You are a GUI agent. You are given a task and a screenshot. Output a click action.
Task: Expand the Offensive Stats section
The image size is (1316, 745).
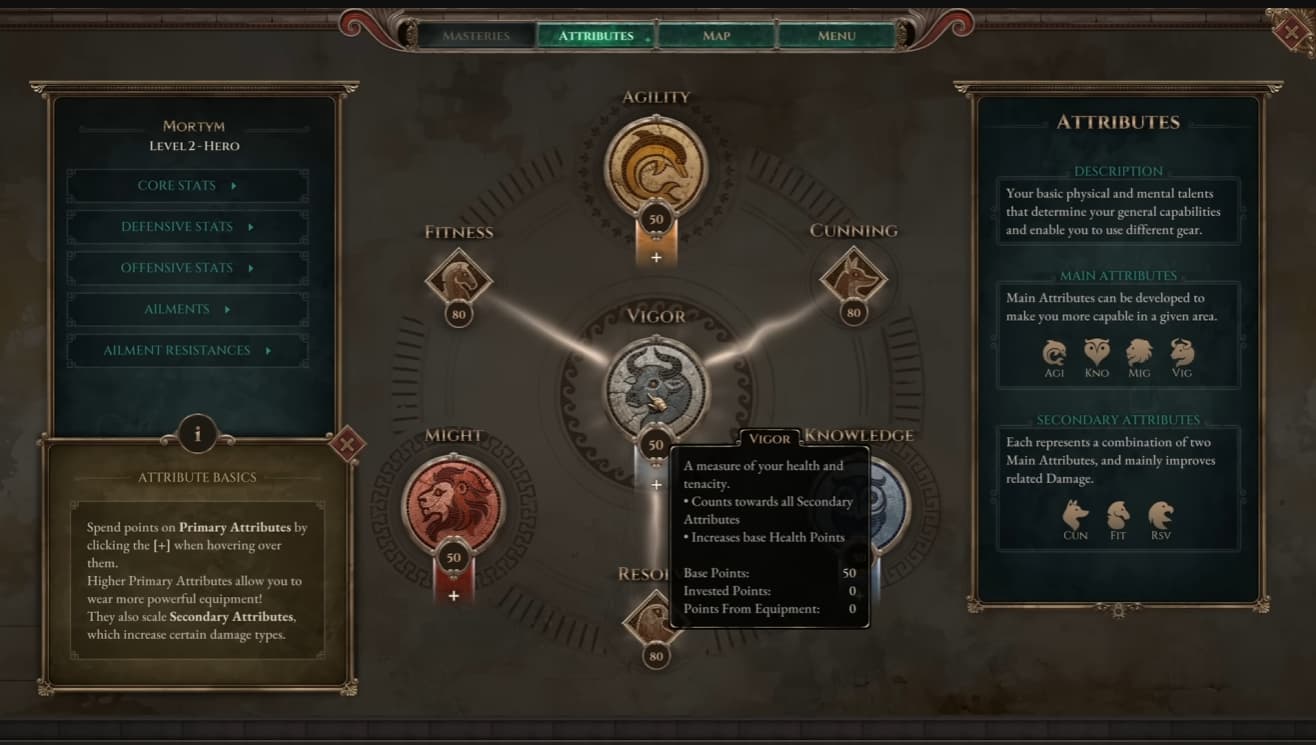[187, 268]
